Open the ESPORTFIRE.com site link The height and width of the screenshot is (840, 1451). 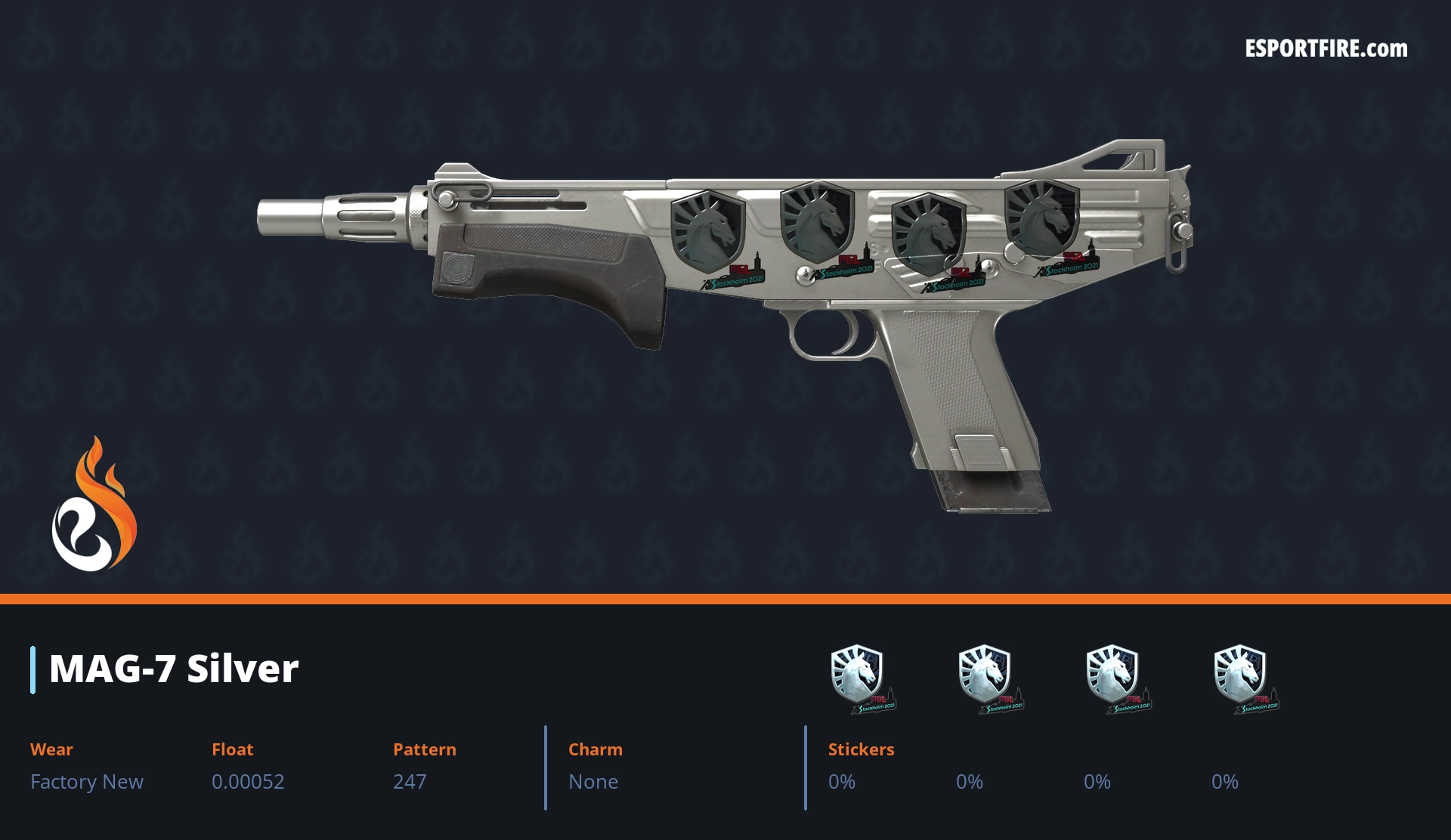click(1326, 49)
